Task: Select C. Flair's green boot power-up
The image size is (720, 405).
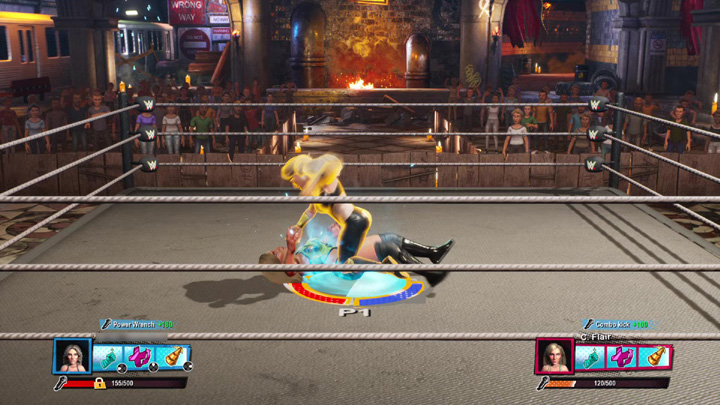Action: tap(591, 357)
